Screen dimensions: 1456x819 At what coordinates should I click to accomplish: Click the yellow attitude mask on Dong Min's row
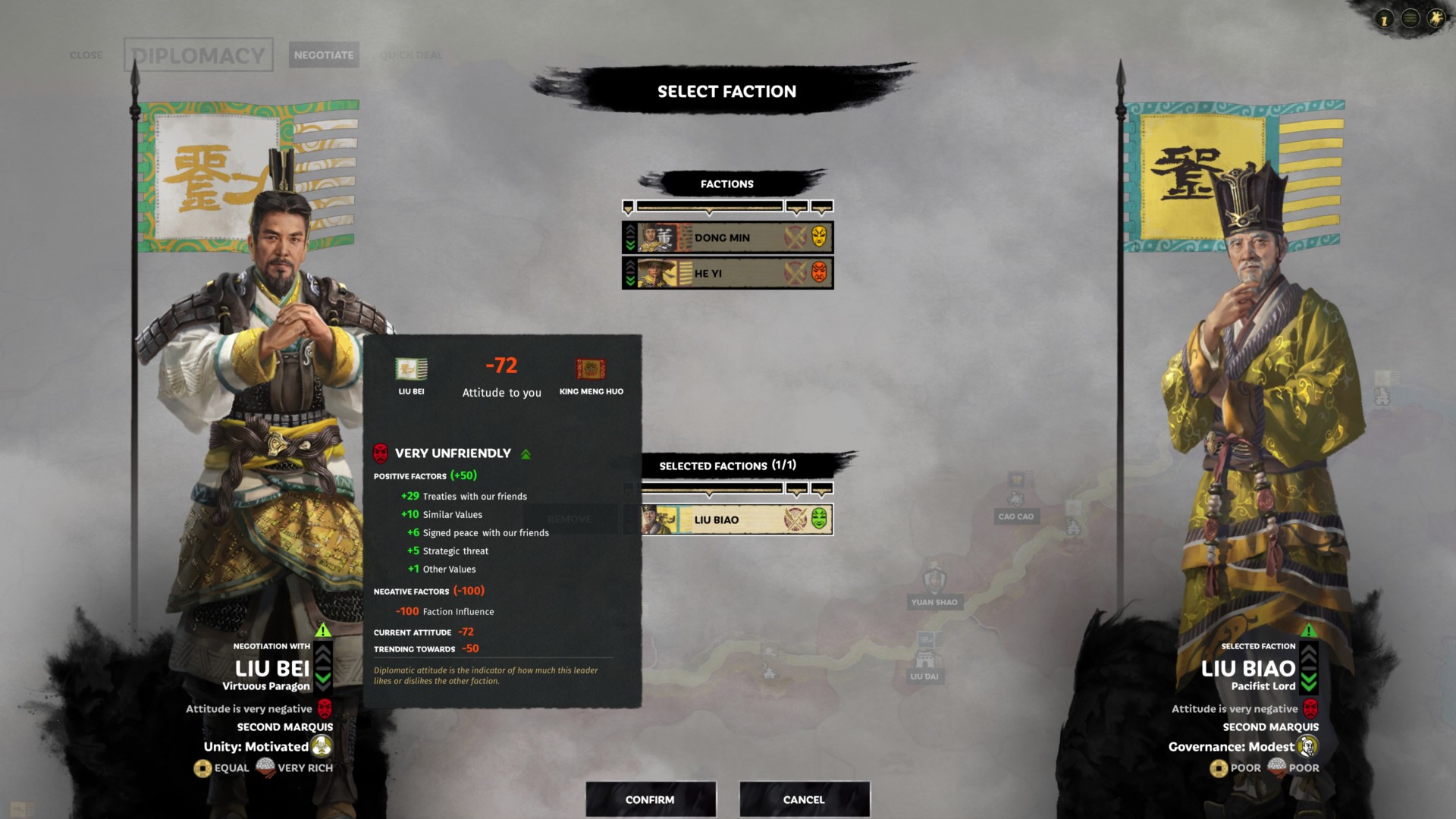pos(820,237)
